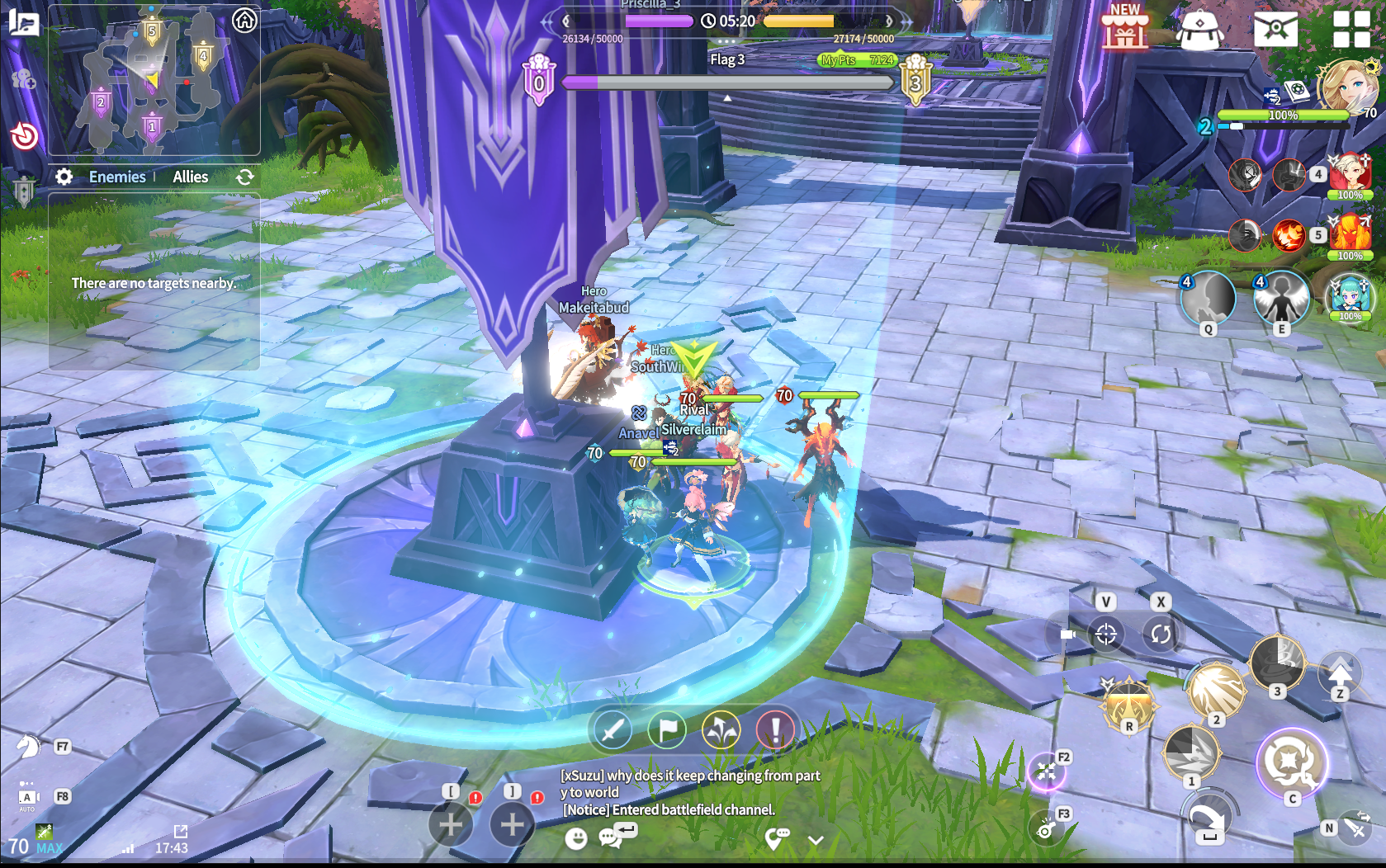Select the sword ping command button
This screenshot has width=1386, height=868.
613,730
